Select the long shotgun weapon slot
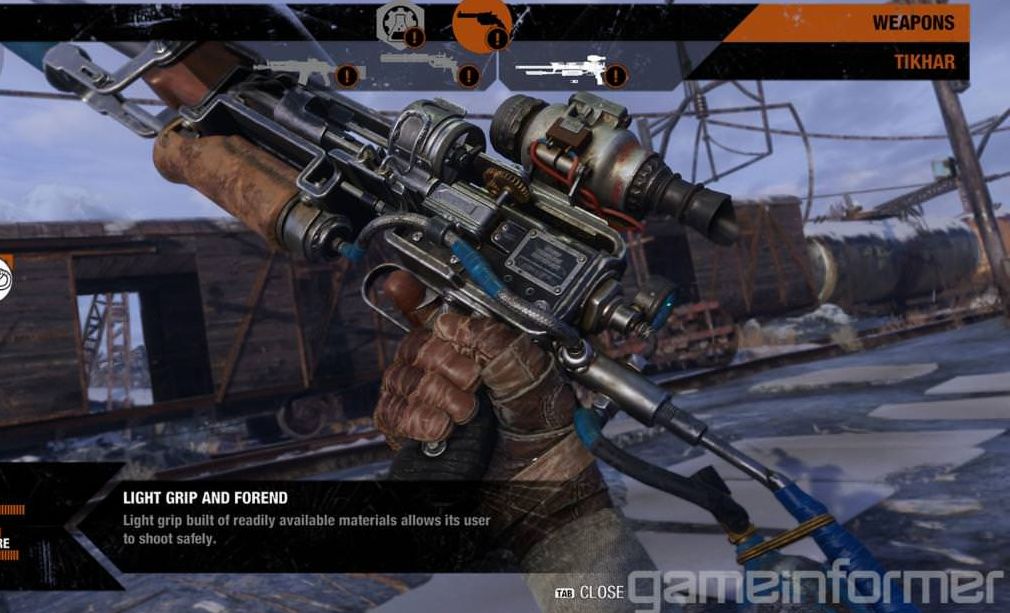The width and height of the screenshot is (1010, 613). [x=420, y=65]
